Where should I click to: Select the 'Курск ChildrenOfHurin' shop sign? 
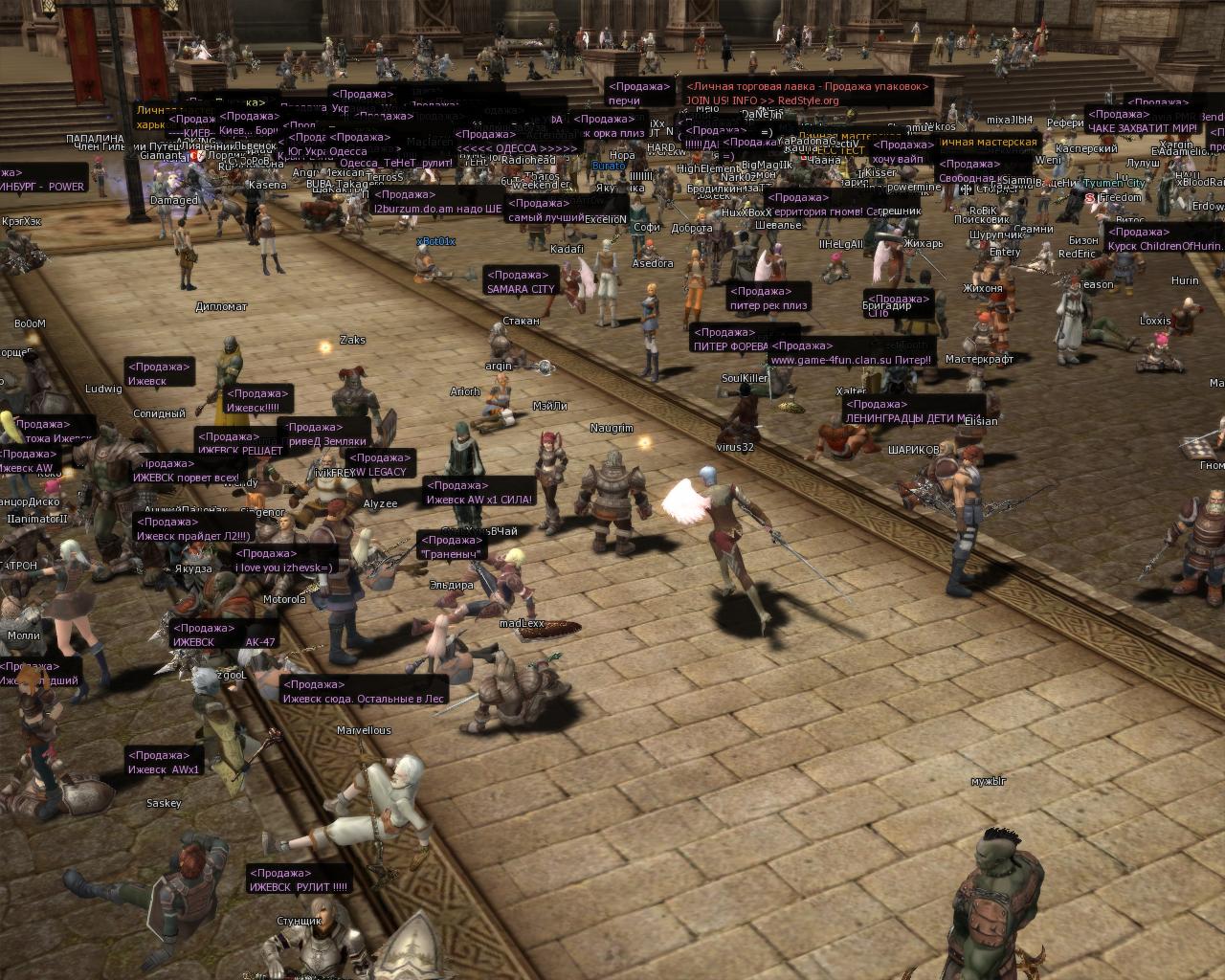1162,239
